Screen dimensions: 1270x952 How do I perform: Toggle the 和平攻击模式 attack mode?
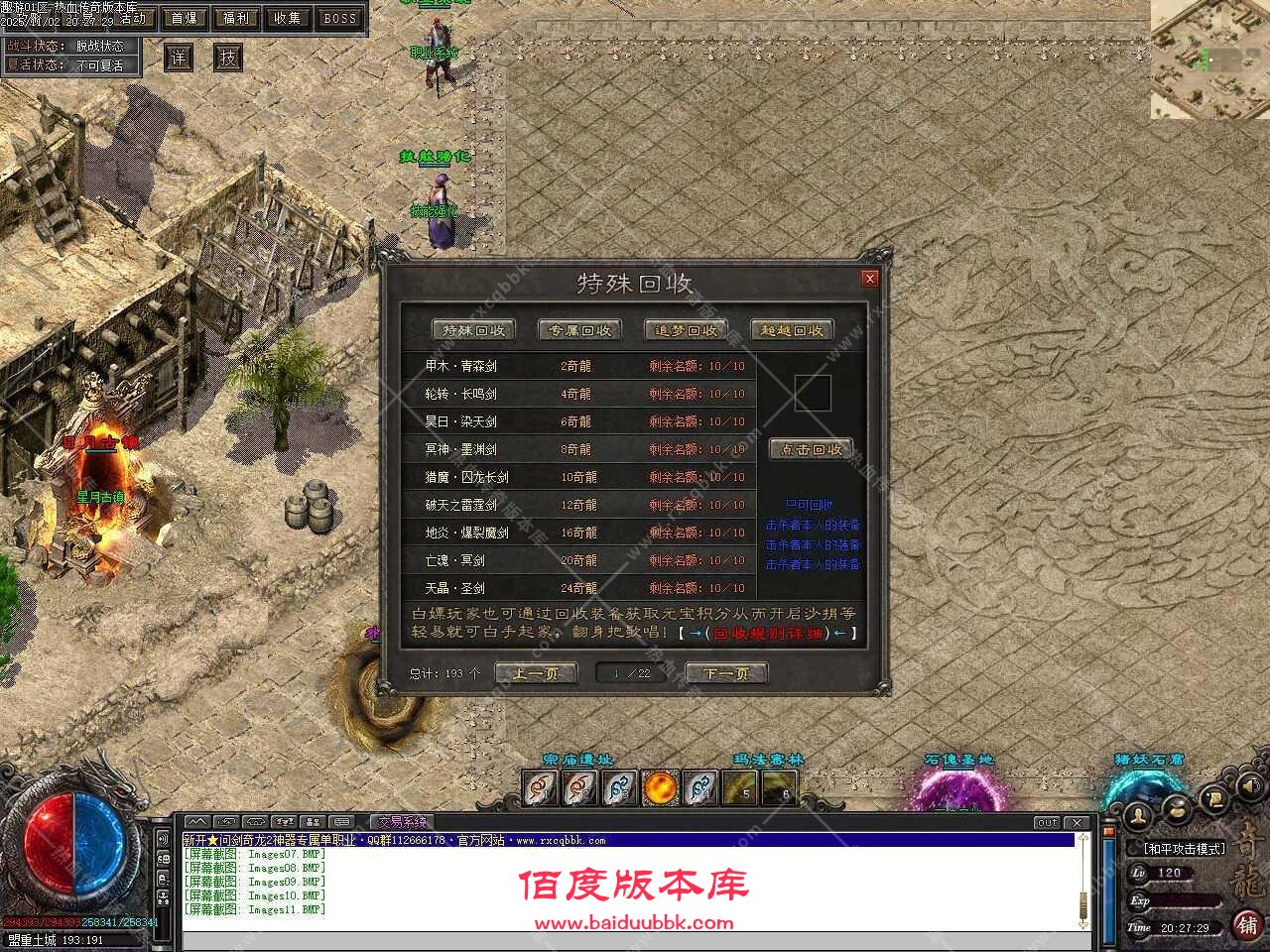[x=1186, y=848]
